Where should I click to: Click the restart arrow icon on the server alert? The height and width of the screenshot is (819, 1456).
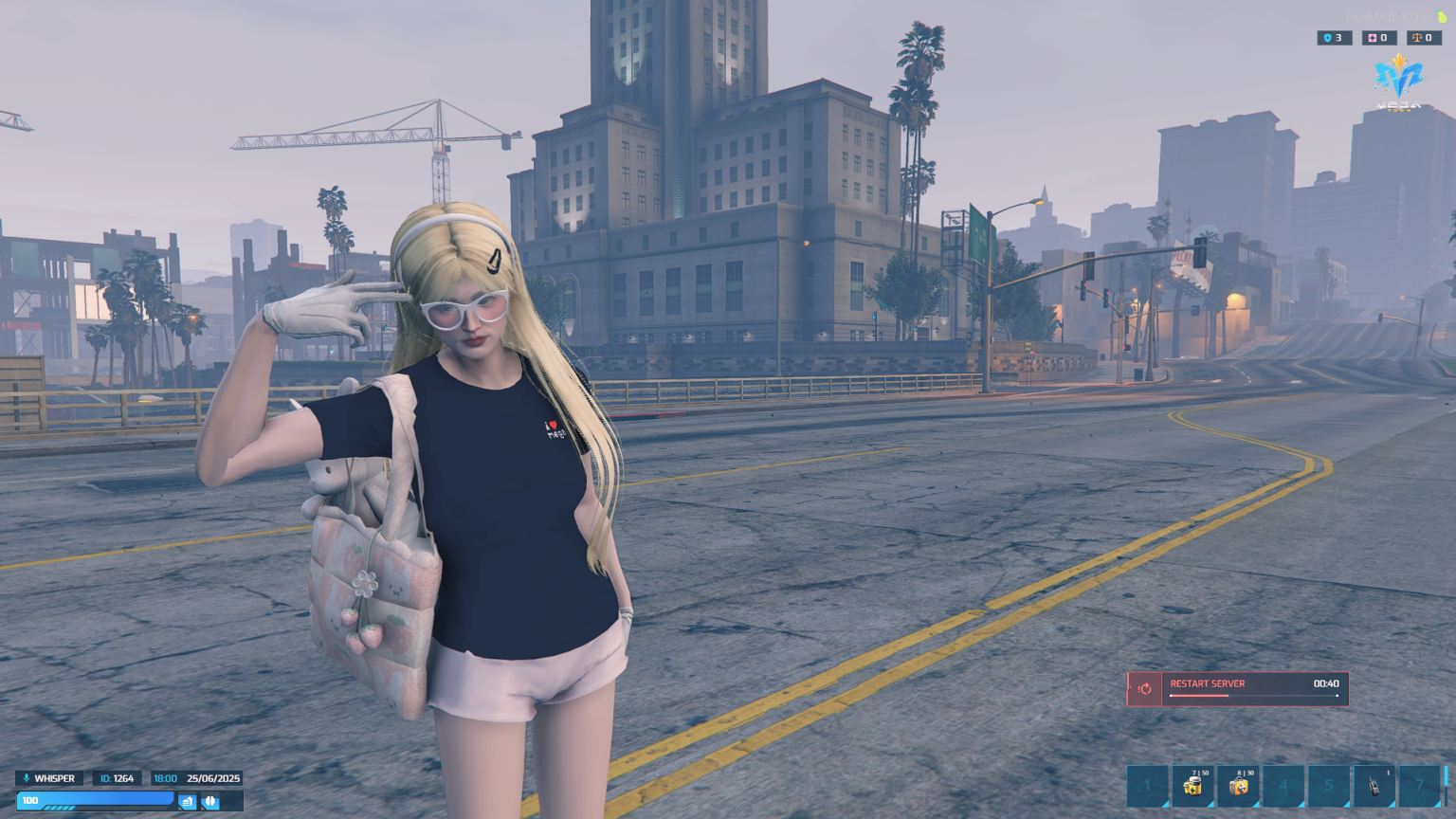pyautogui.click(x=1144, y=689)
